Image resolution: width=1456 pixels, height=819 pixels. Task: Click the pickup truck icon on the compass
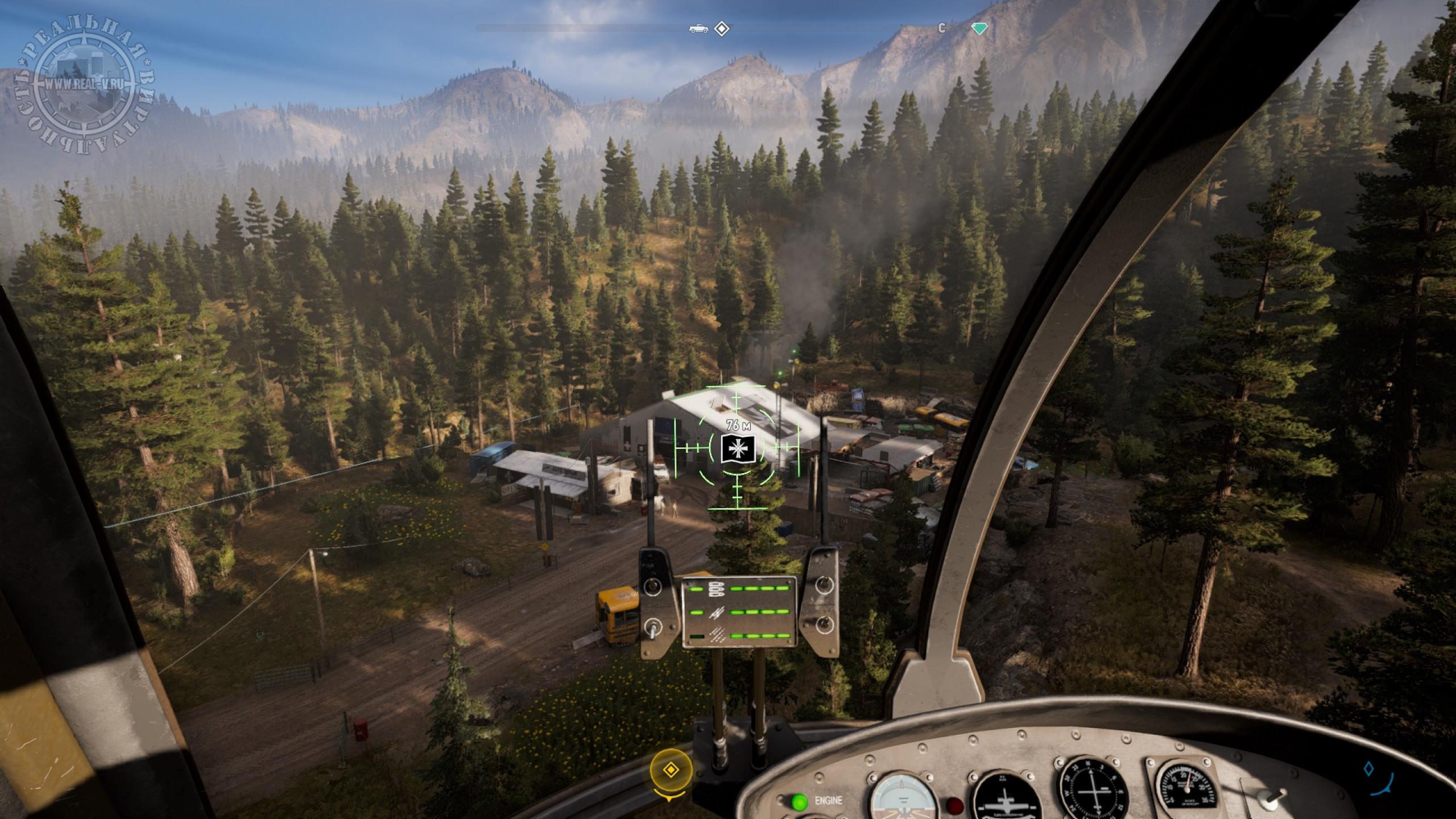[x=698, y=28]
